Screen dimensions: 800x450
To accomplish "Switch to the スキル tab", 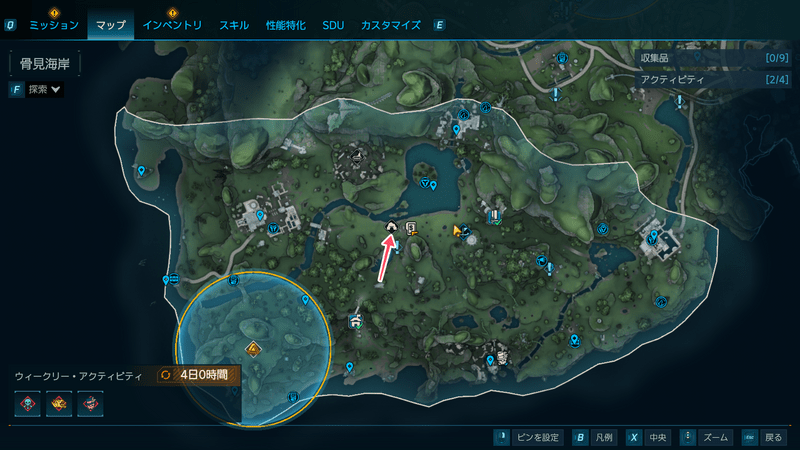I will click(x=234, y=25).
